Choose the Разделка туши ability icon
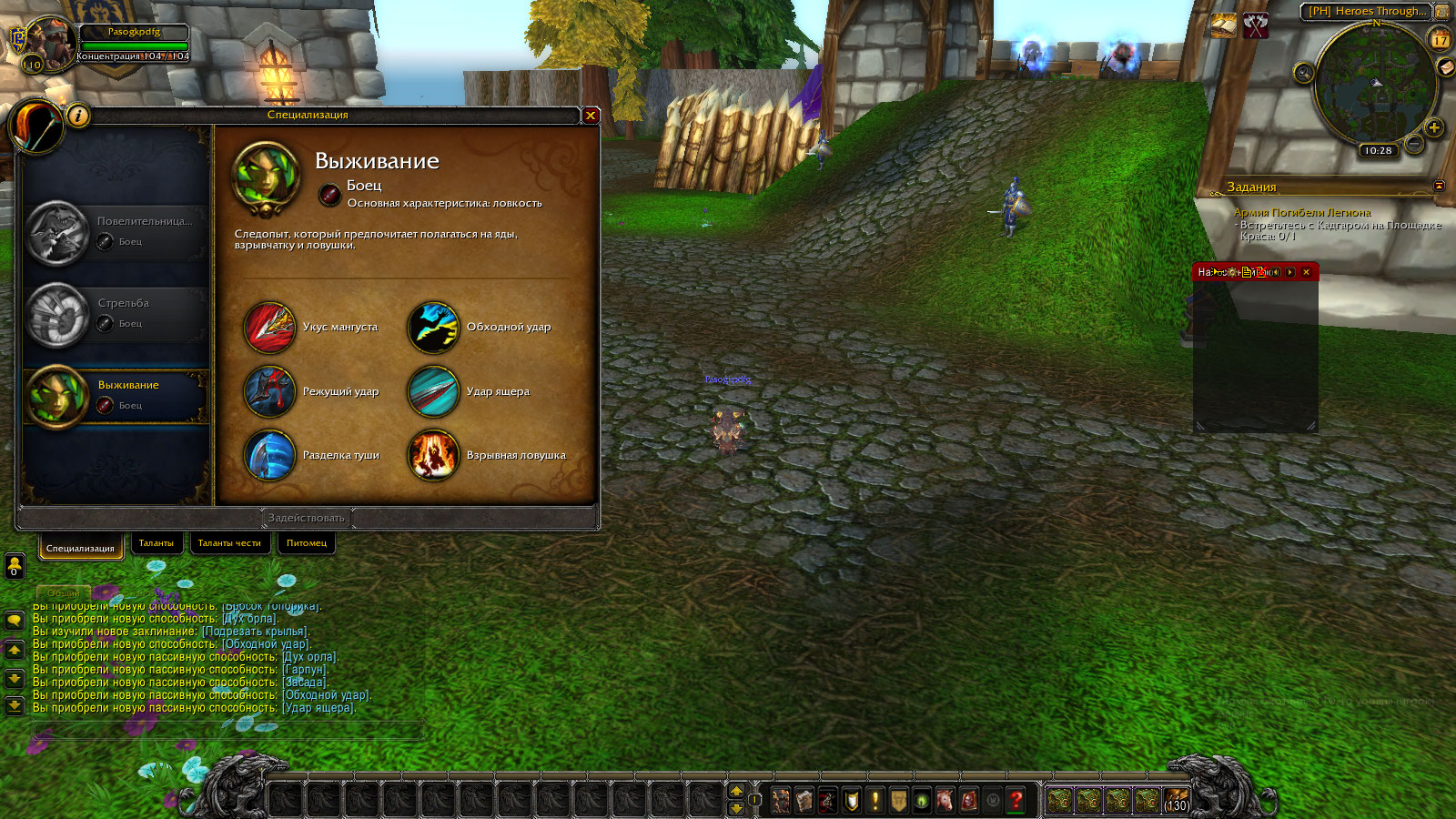Image resolution: width=1456 pixels, height=819 pixels. click(x=269, y=455)
